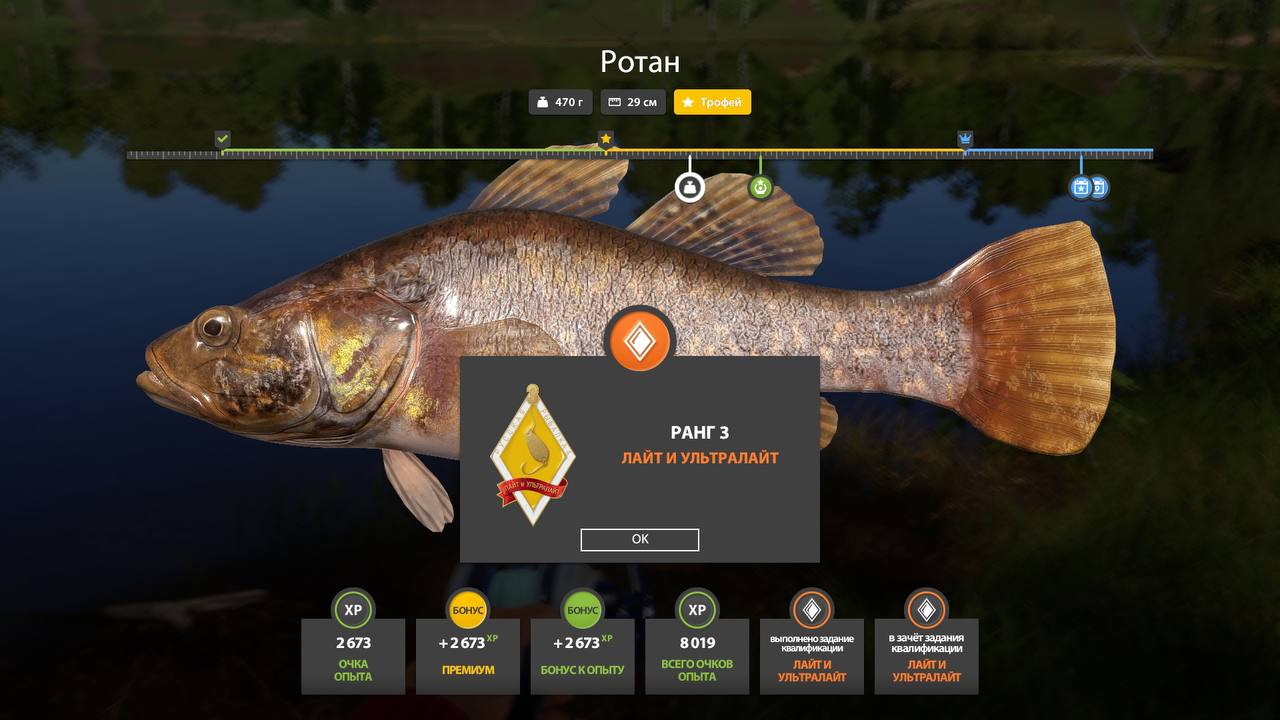Click the green round icon under the scale
The height and width of the screenshot is (720, 1280).
[760, 187]
